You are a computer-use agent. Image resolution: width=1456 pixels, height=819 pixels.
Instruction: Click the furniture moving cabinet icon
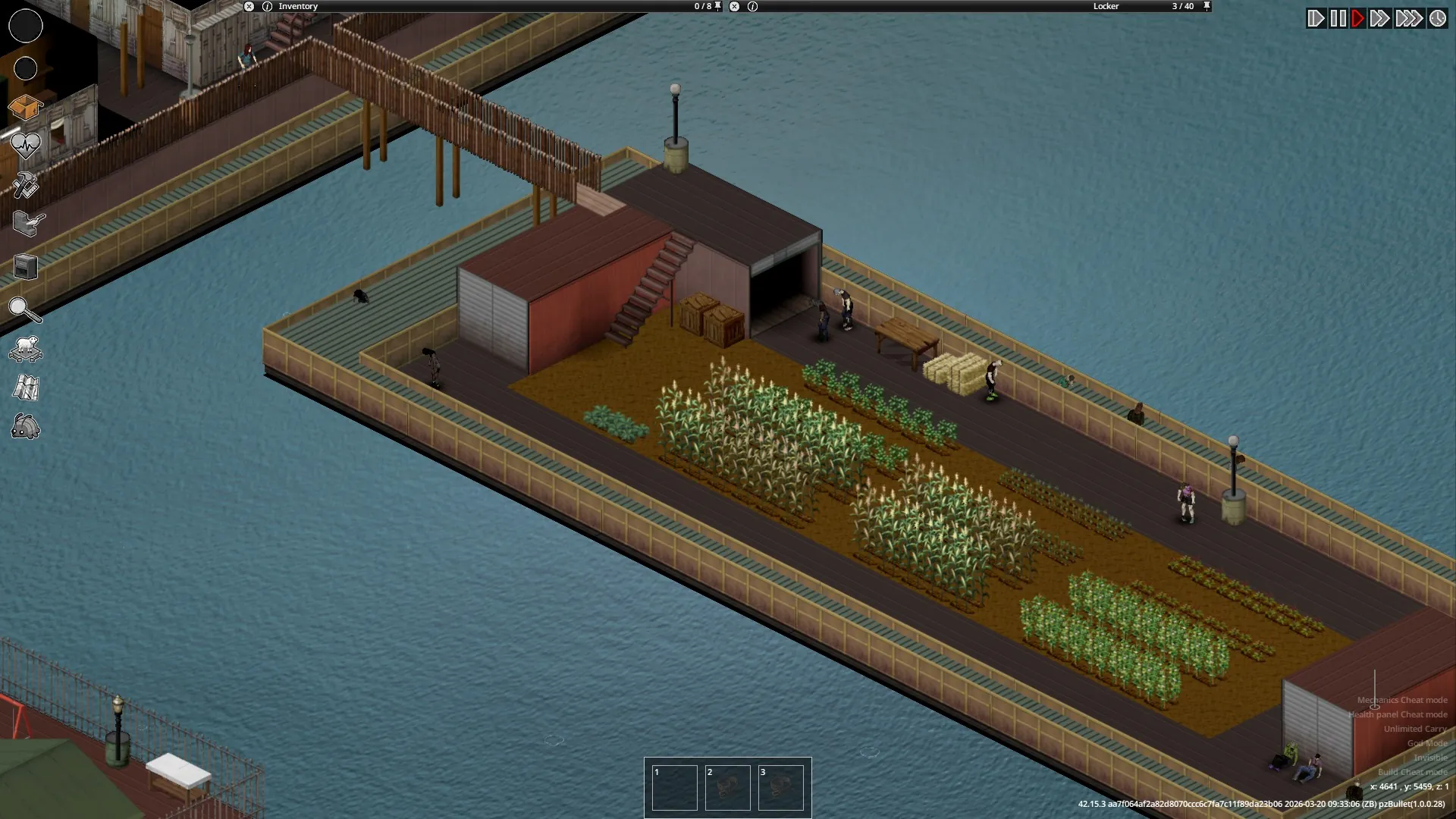[26, 267]
